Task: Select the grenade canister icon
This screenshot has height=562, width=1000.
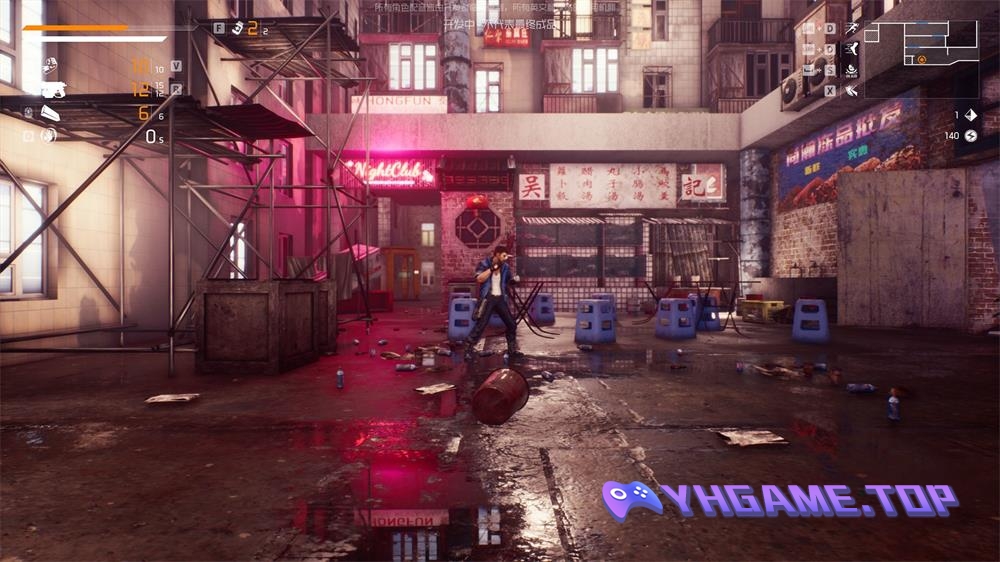Action: tap(28, 112)
